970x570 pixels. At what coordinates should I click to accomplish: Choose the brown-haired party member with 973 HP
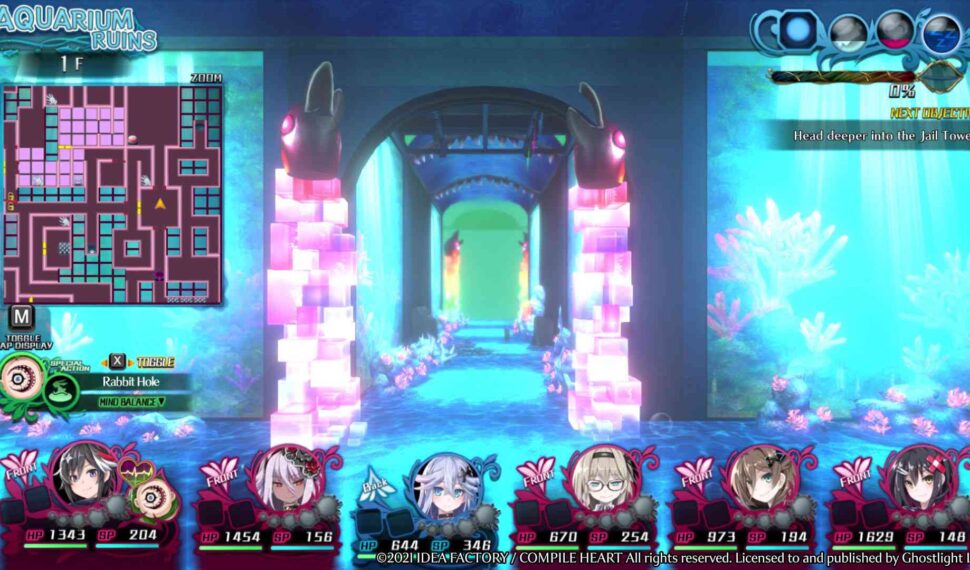pos(760,477)
